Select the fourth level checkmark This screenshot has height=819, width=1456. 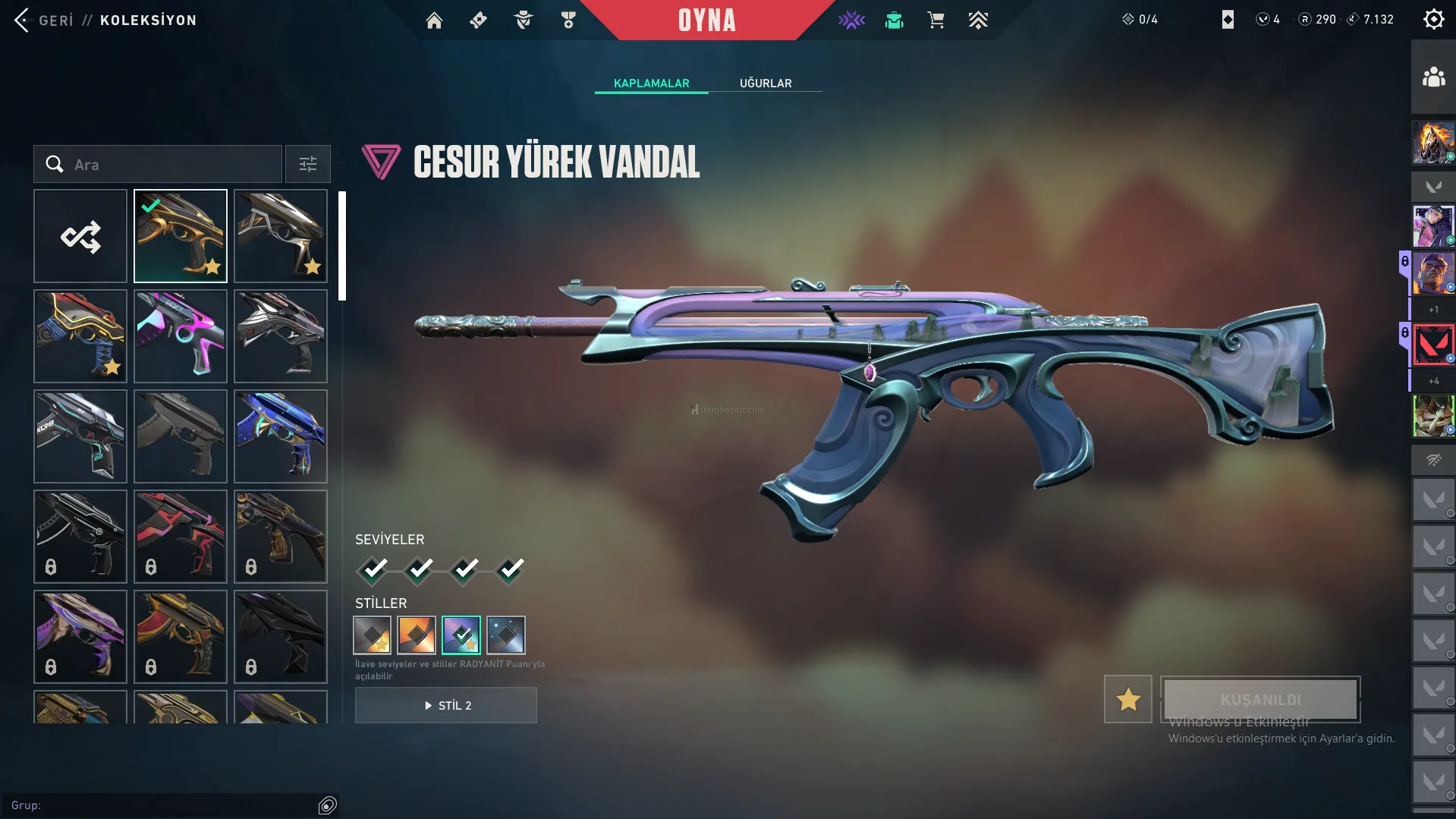pyautogui.click(x=511, y=569)
